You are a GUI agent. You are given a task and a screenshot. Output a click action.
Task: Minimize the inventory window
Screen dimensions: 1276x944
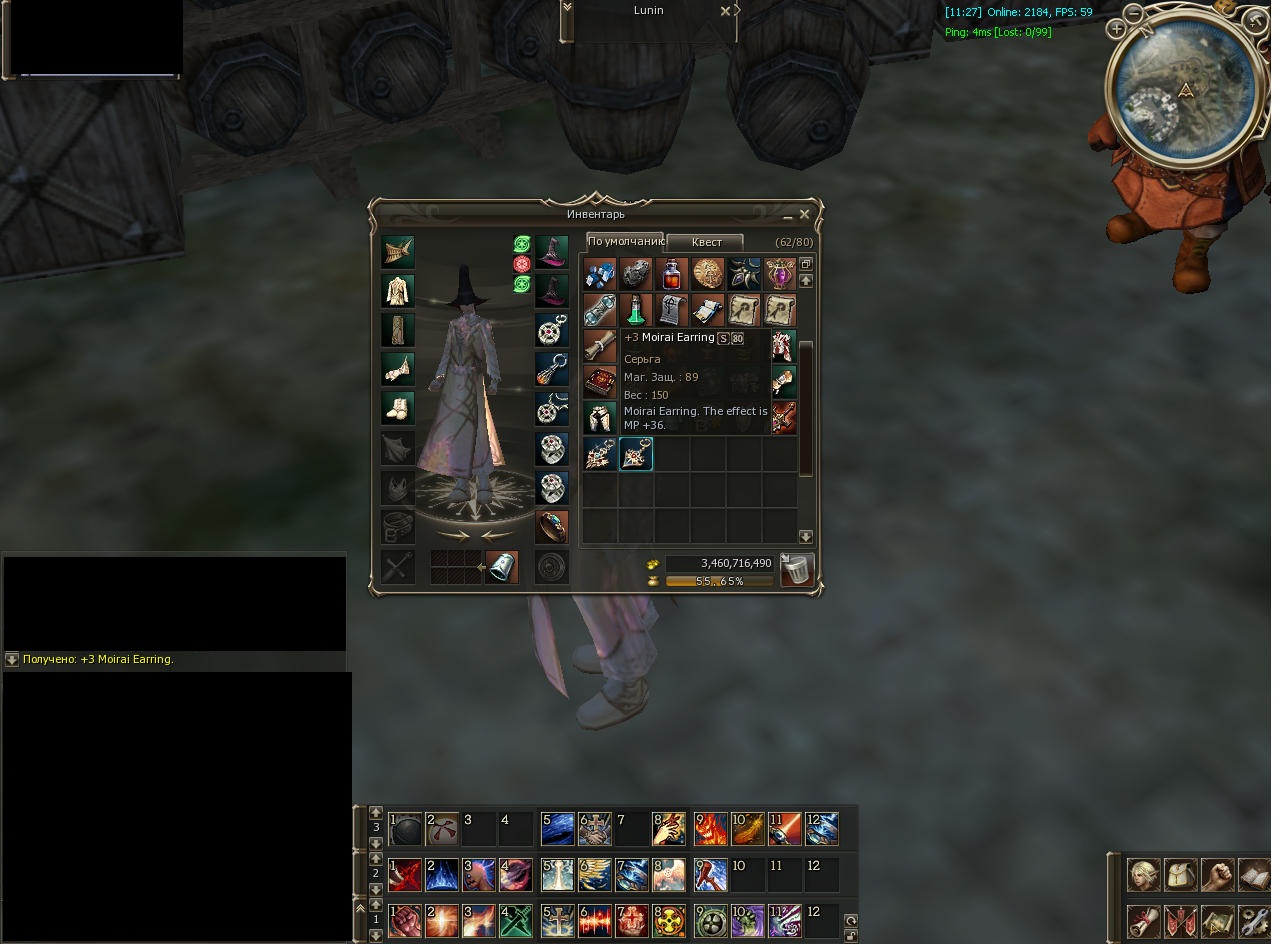point(788,215)
